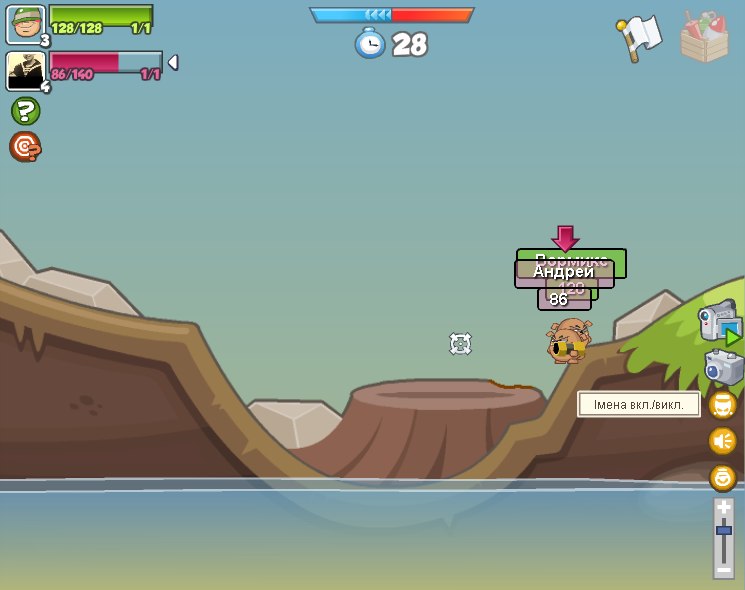The image size is (745, 590).
Task: Click the blue zoom slider handle
Action: (723, 529)
